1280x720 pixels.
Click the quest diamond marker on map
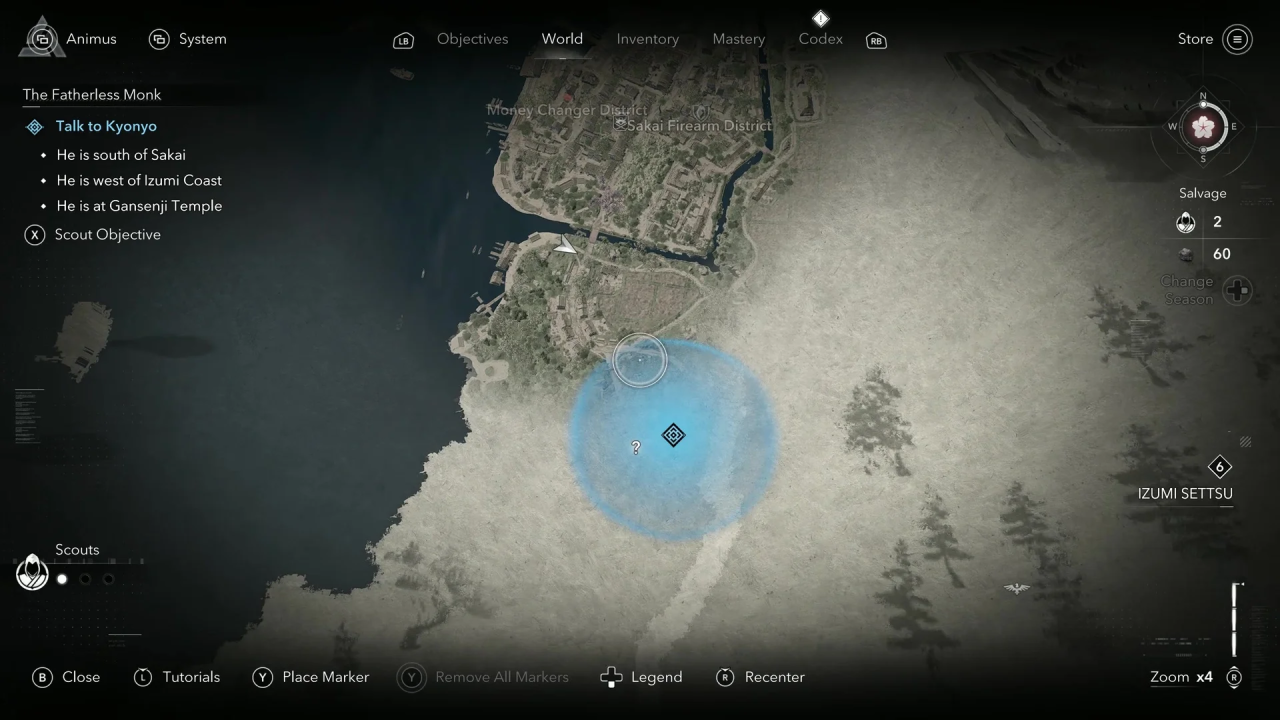coord(673,435)
